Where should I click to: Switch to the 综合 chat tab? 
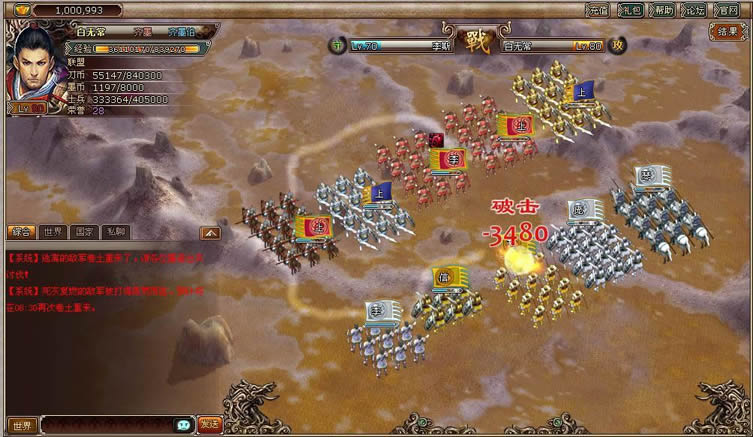coord(21,232)
